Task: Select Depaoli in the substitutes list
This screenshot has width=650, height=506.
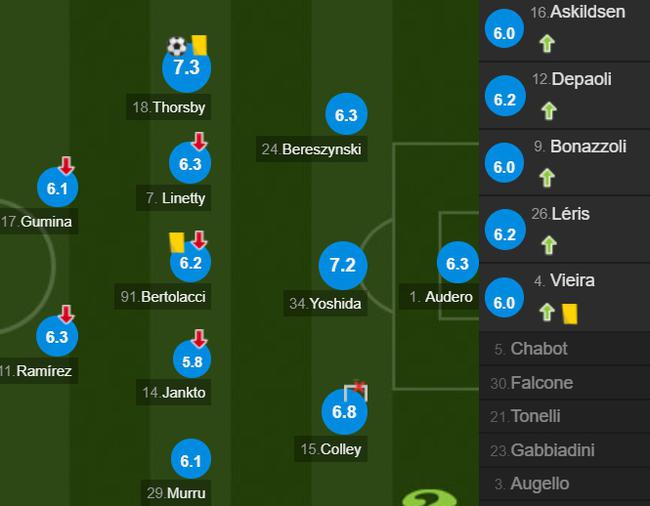Action: (566, 95)
